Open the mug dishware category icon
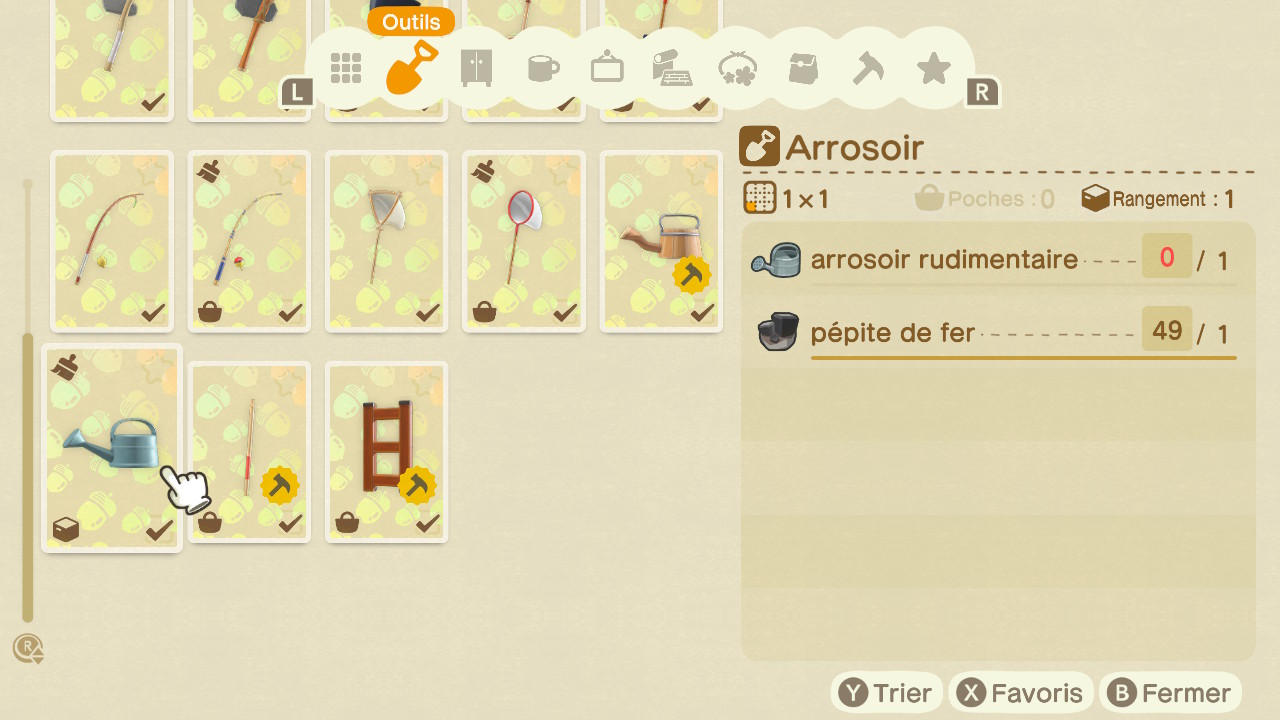The width and height of the screenshot is (1280, 720). pos(541,68)
